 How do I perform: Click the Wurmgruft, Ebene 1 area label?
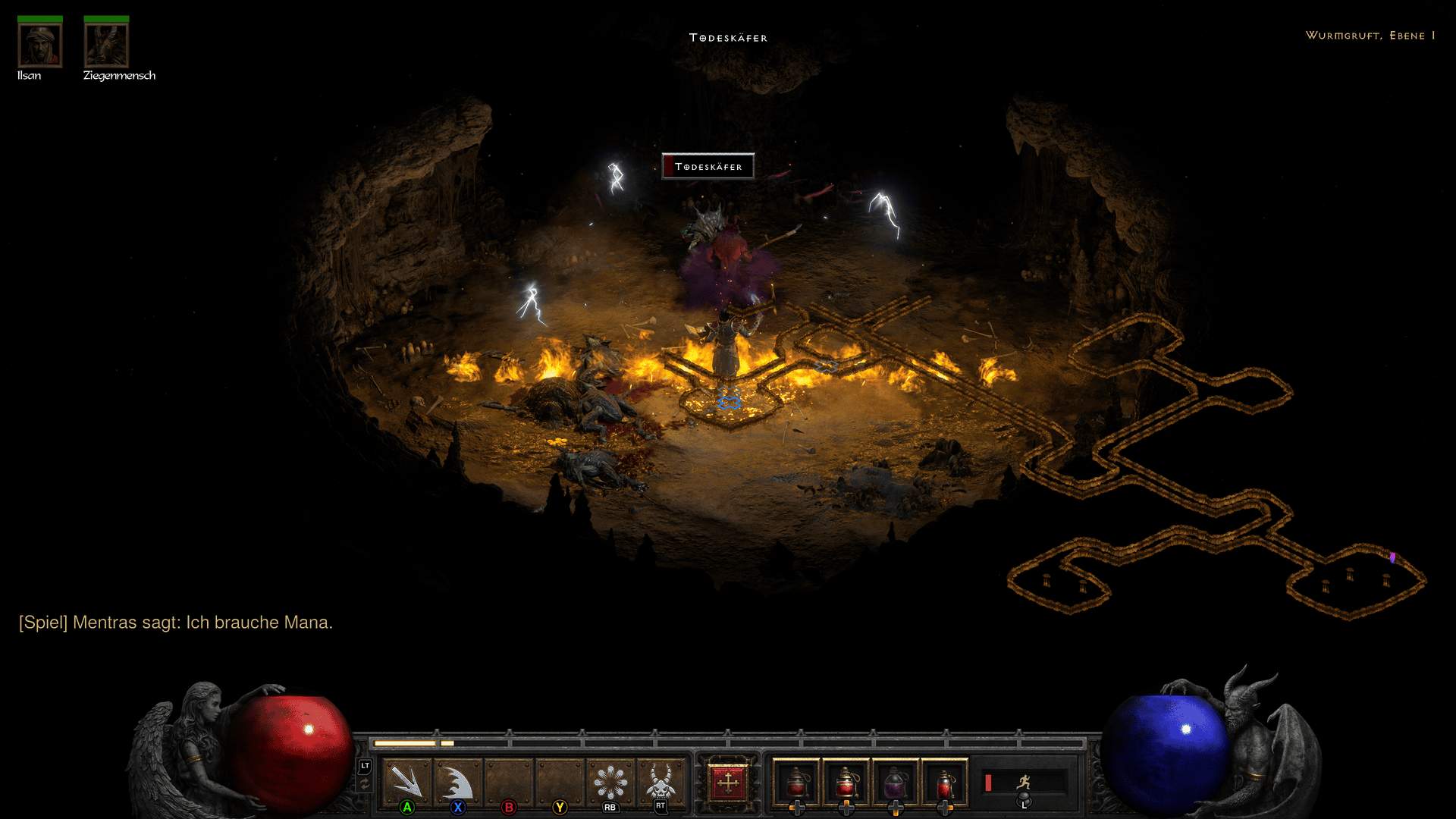(x=1369, y=35)
